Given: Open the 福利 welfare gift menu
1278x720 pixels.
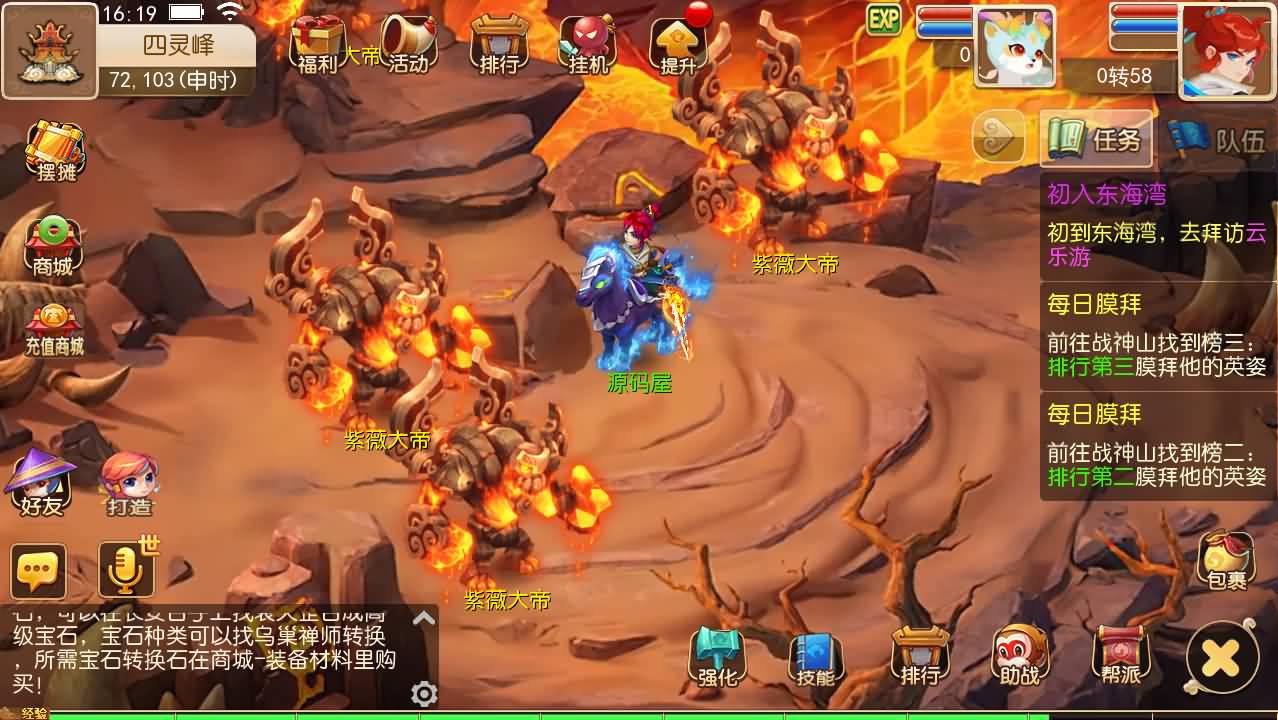Looking at the screenshot, I should click(x=319, y=45).
